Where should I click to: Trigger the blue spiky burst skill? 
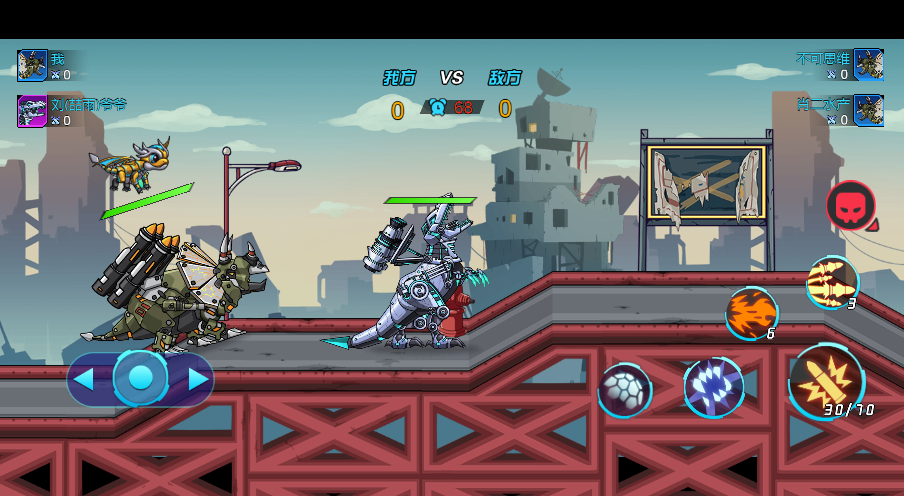713,387
